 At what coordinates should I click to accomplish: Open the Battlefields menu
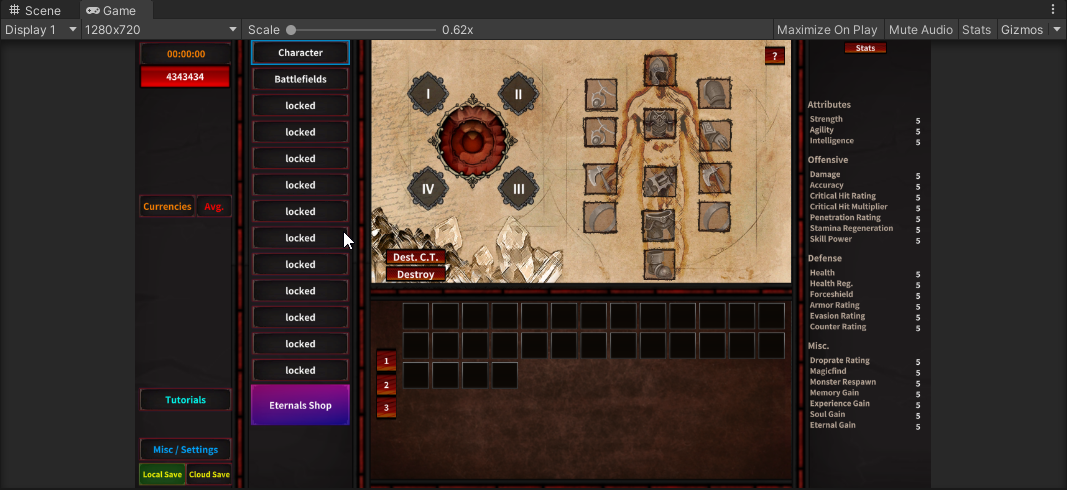[x=300, y=79]
